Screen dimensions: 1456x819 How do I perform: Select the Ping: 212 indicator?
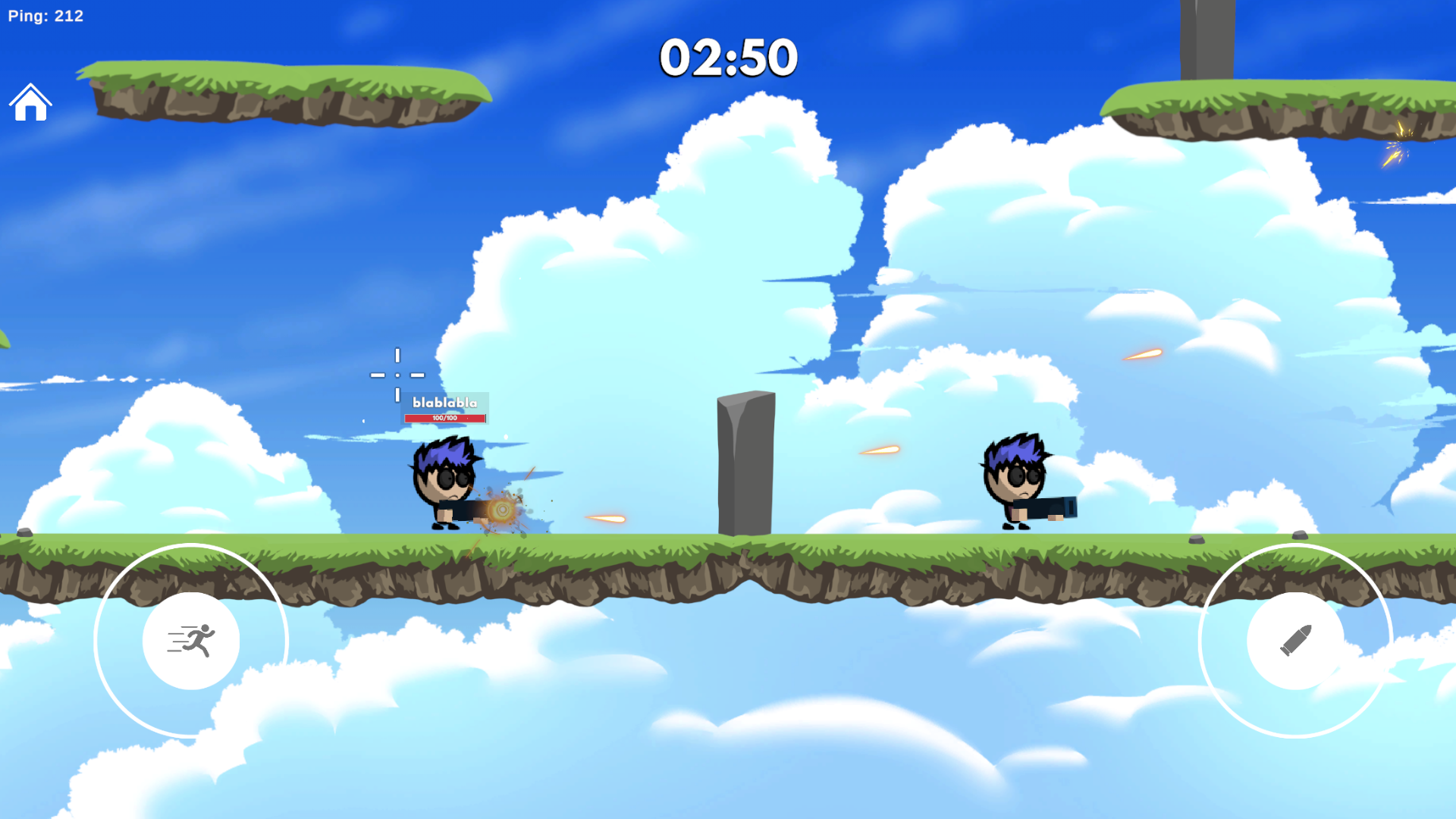click(x=44, y=15)
